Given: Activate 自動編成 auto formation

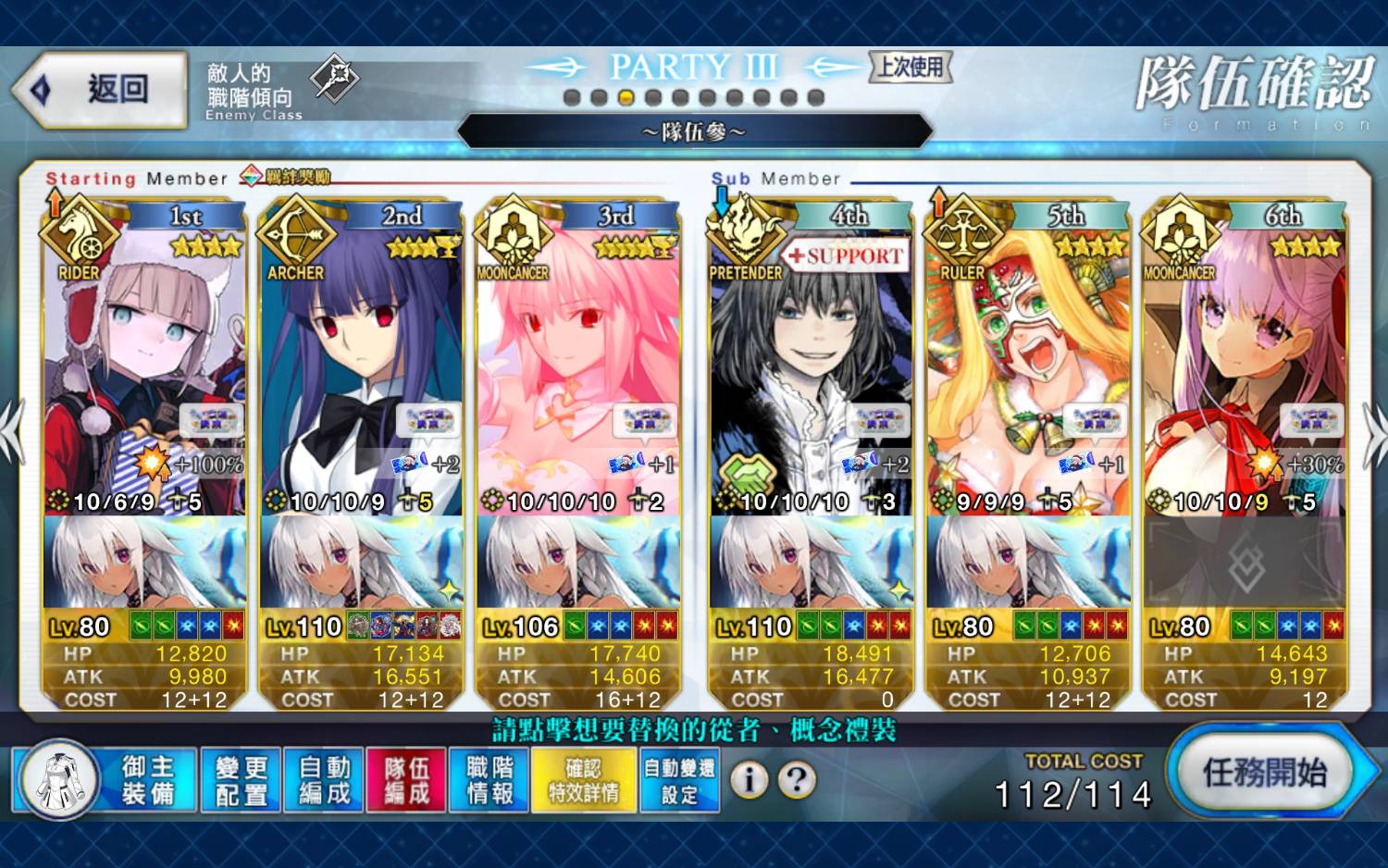Looking at the screenshot, I should tap(324, 780).
